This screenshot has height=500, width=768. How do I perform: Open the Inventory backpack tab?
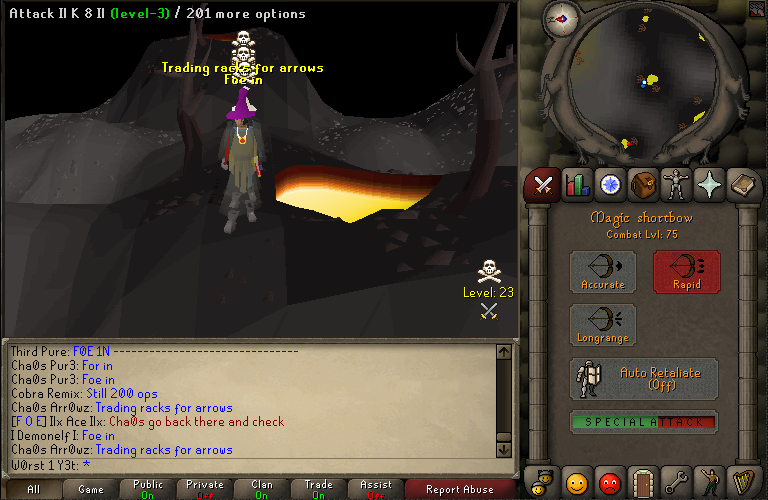point(643,185)
